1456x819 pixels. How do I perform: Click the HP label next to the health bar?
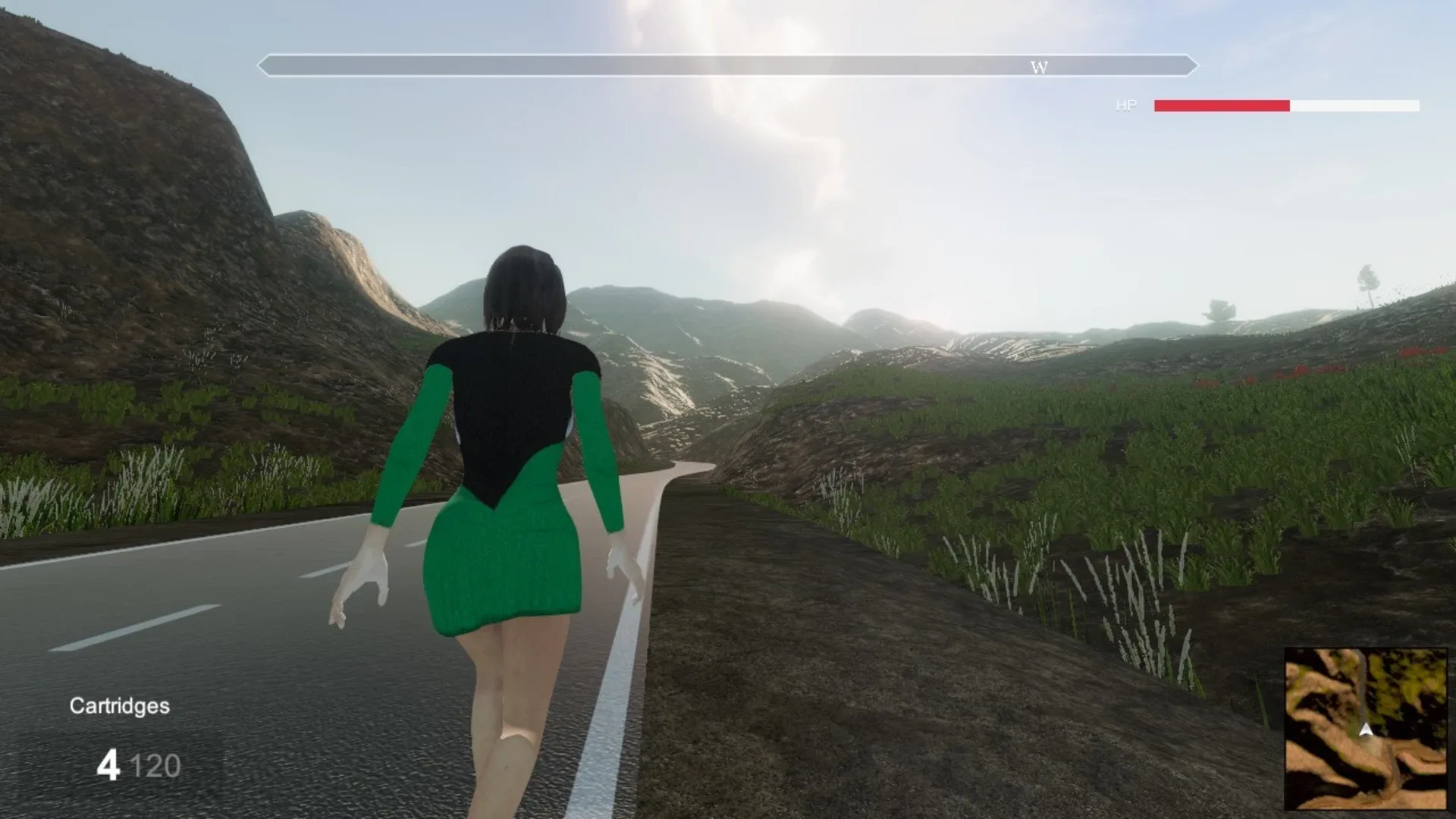[1125, 105]
